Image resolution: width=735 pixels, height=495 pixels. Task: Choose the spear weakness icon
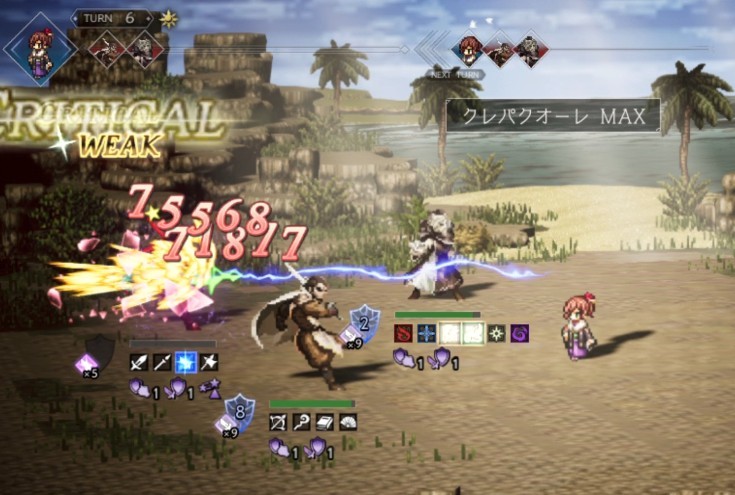(x=162, y=363)
